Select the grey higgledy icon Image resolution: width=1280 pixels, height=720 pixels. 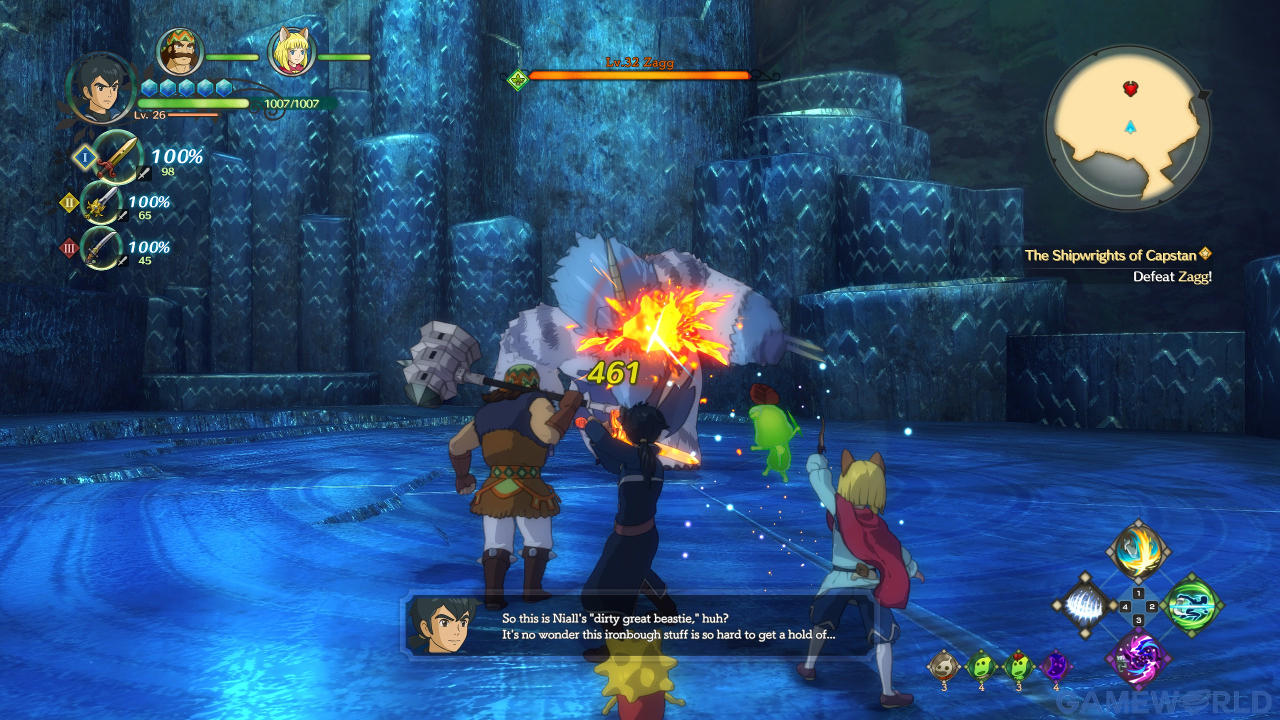943,665
